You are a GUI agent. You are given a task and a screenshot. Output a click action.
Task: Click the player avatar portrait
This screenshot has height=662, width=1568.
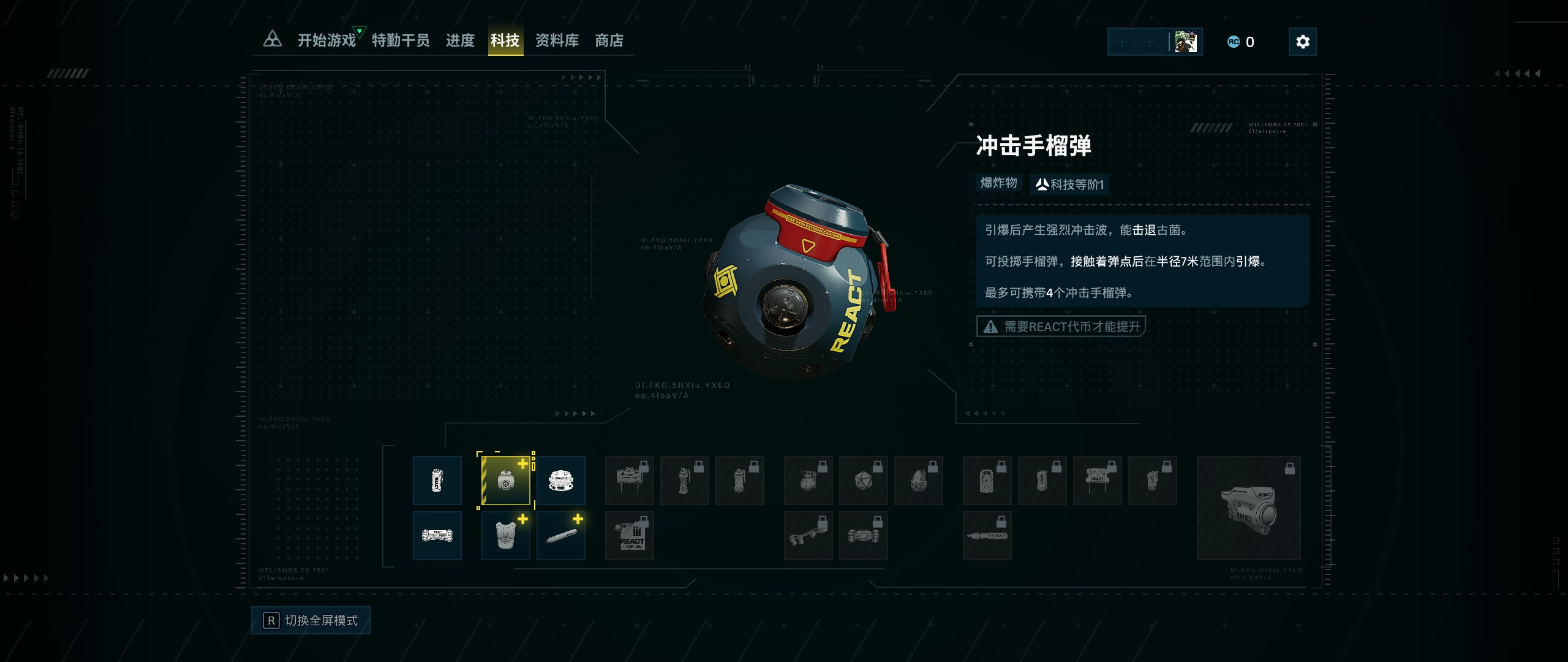[1186, 42]
